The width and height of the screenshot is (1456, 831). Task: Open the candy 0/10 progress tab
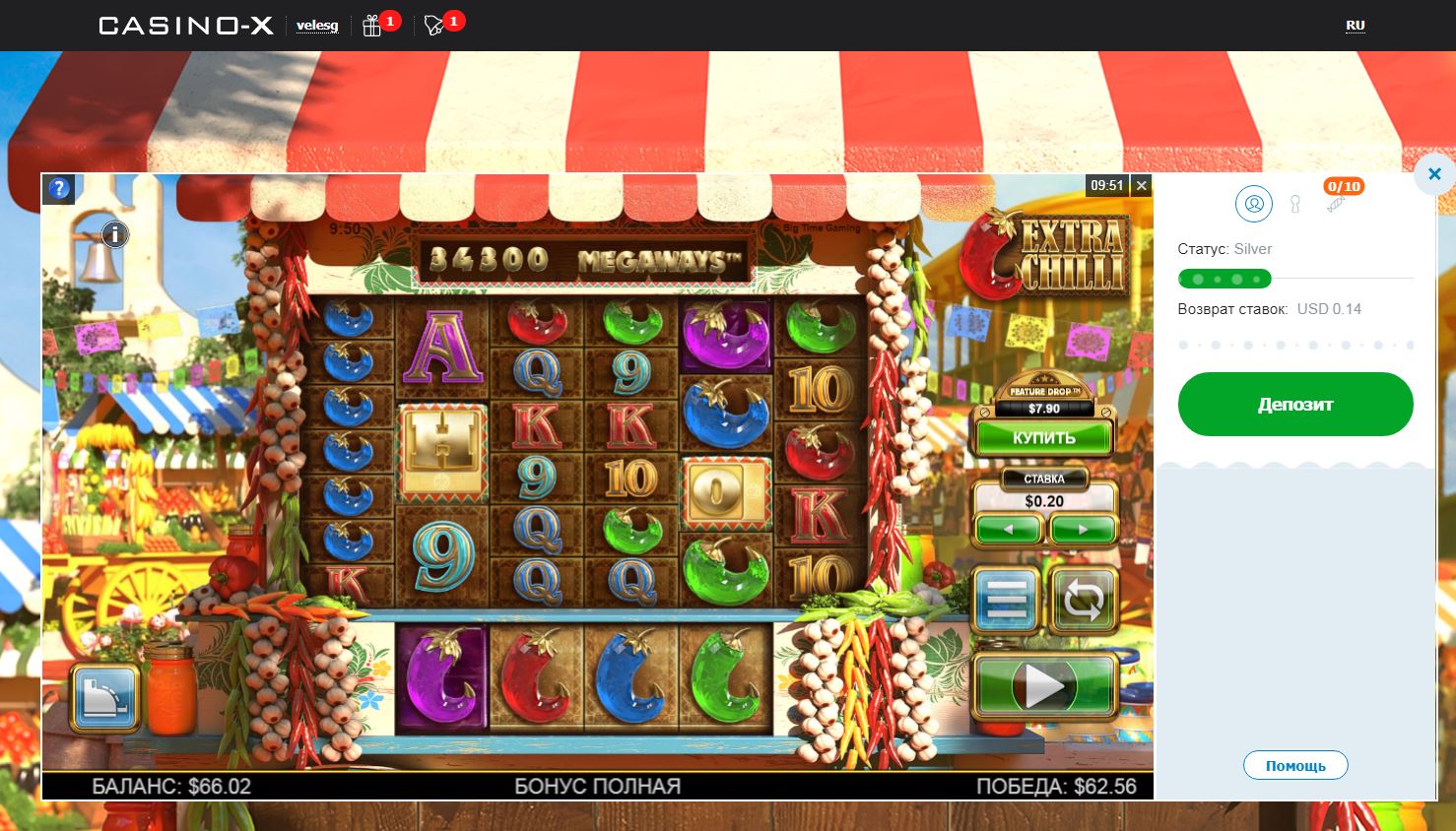click(1337, 202)
